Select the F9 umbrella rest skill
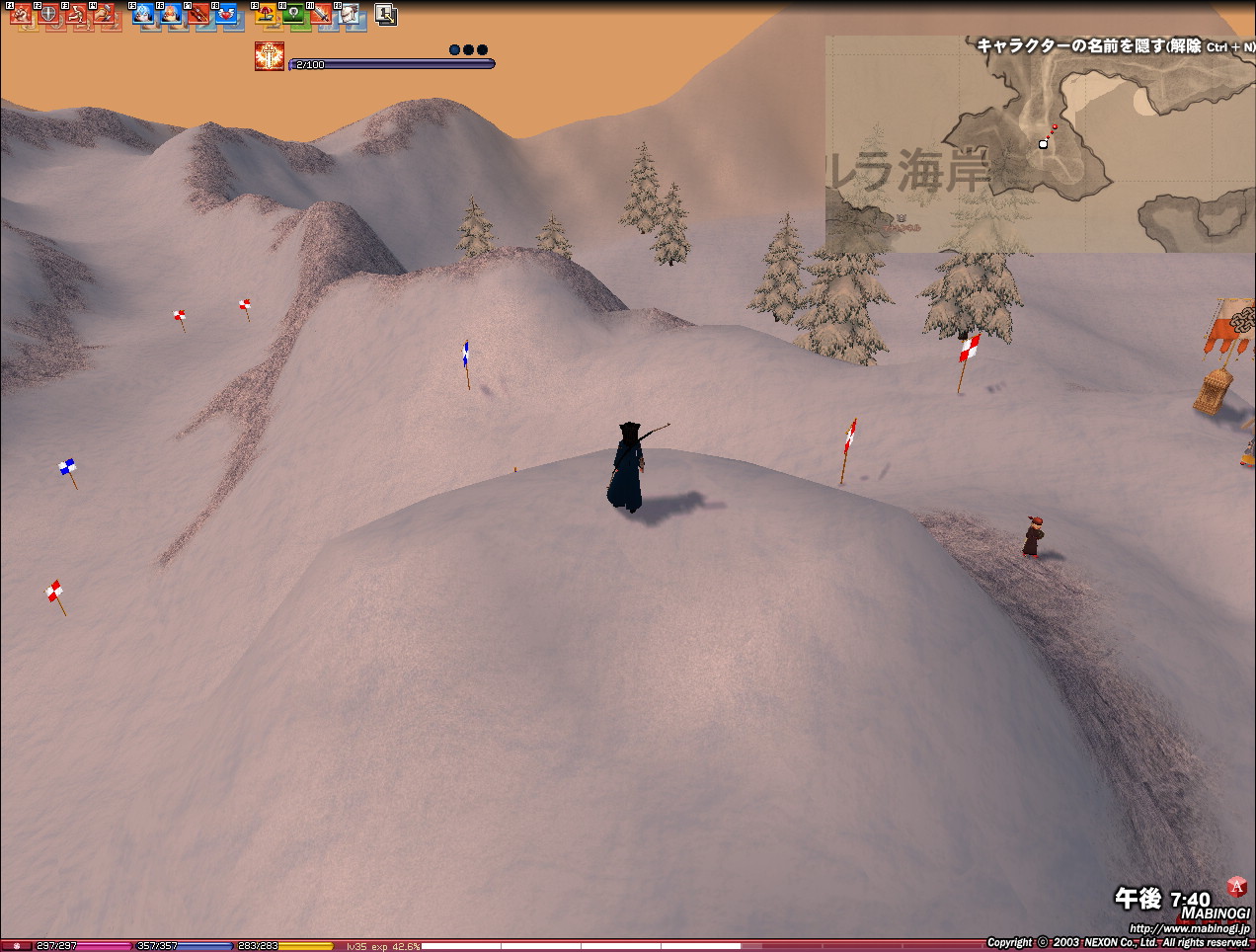 268,16
